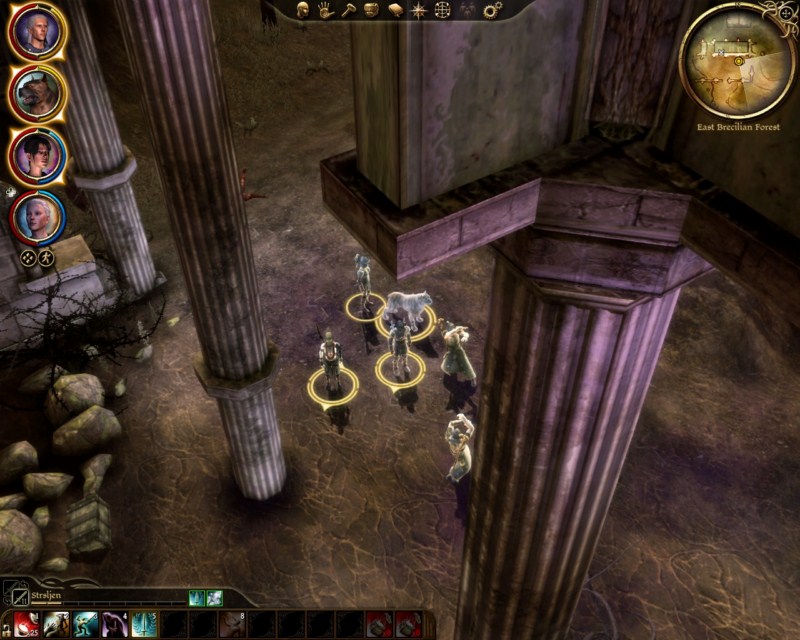Toggle the party hold position running-figure button
The height and width of the screenshot is (640, 800).
point(46,257)
